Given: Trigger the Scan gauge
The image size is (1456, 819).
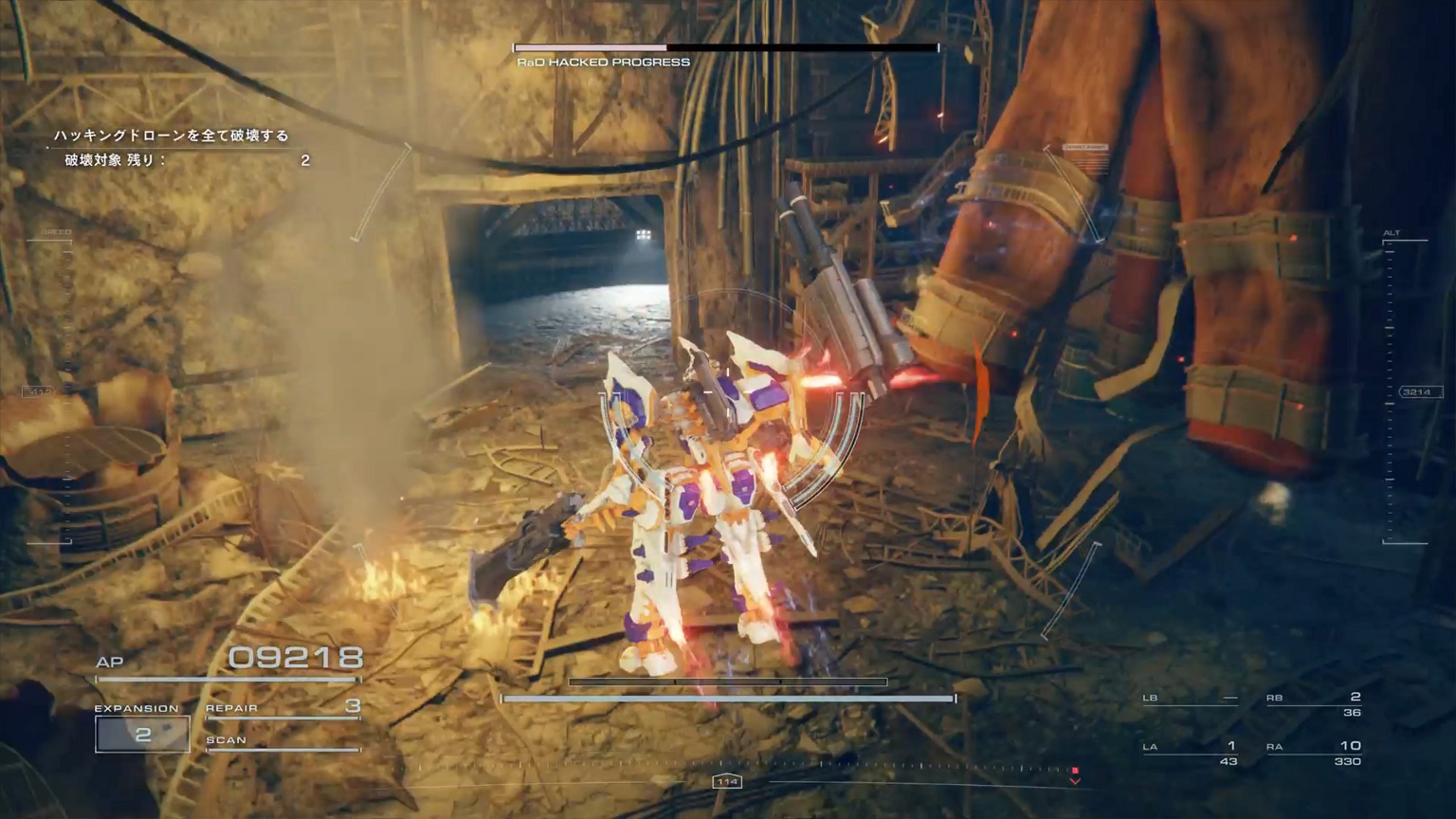Looking at the screenshot, I should [282, 742].
